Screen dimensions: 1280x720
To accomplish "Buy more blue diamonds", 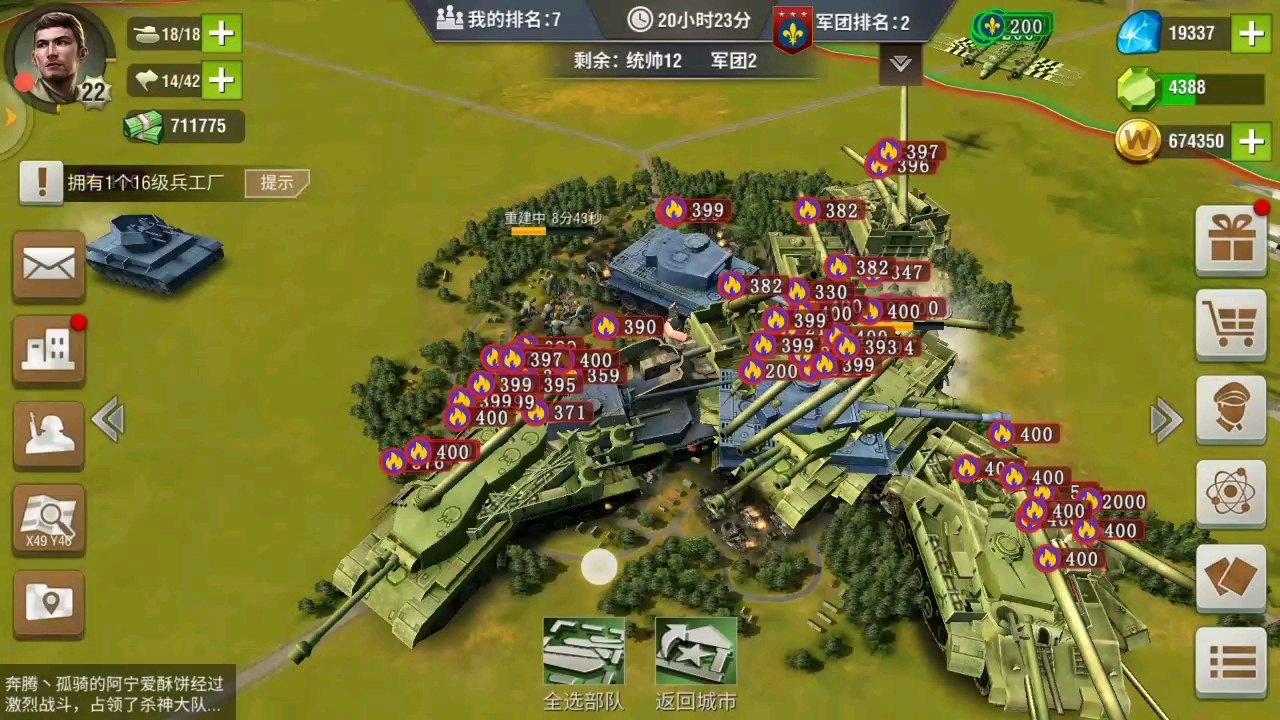I will click(1251, 34).
